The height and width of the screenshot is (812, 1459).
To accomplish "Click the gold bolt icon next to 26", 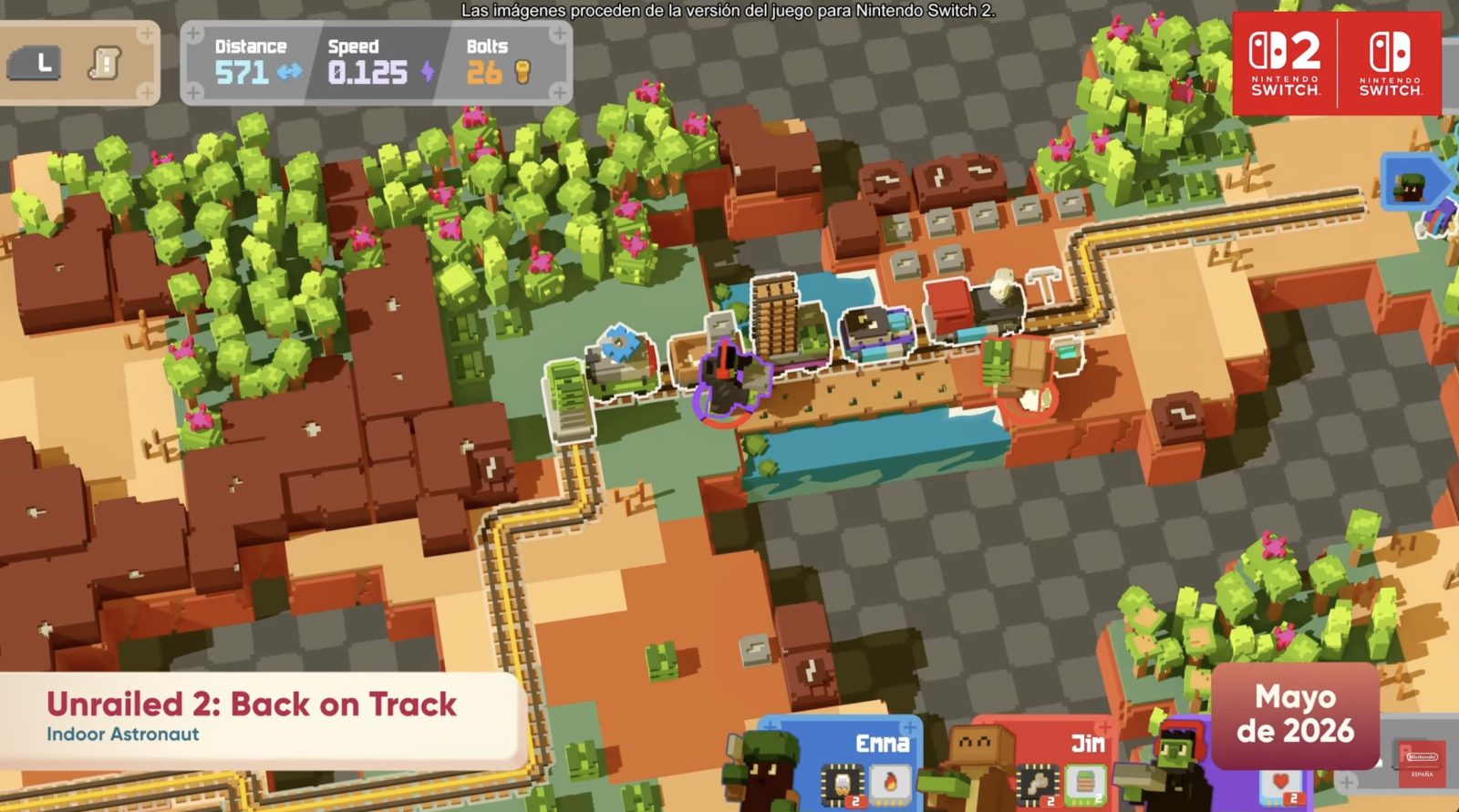I will point(523,72).
